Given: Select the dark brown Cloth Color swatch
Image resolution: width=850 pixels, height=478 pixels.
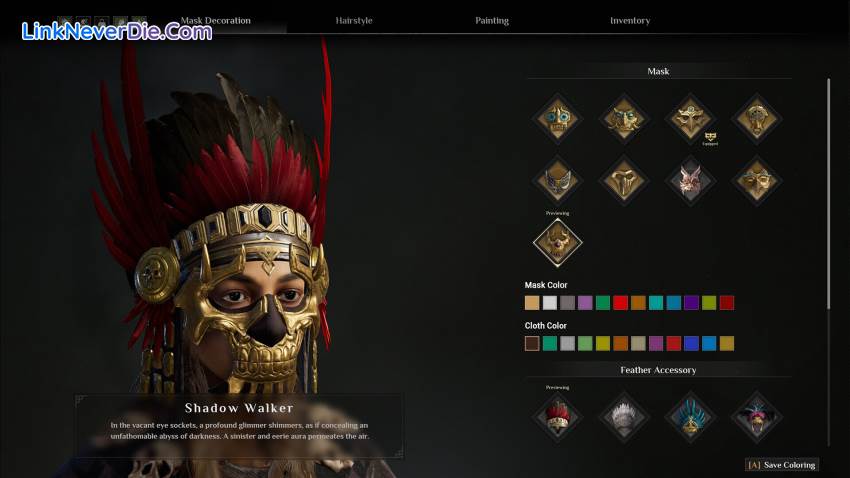Looking at the screenshot, I should point(532,343).
